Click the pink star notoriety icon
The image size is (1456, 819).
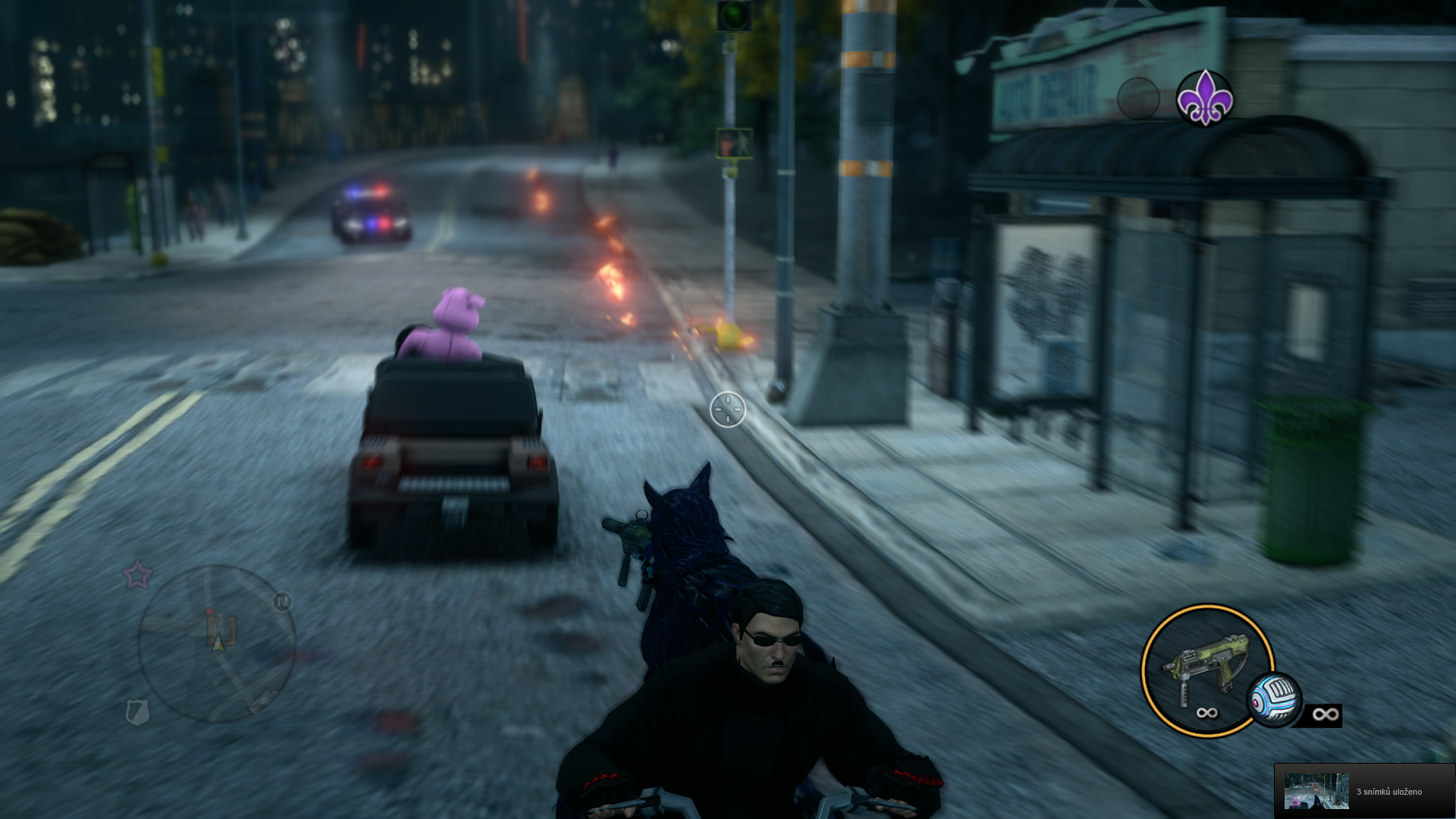tap(137, 576)
